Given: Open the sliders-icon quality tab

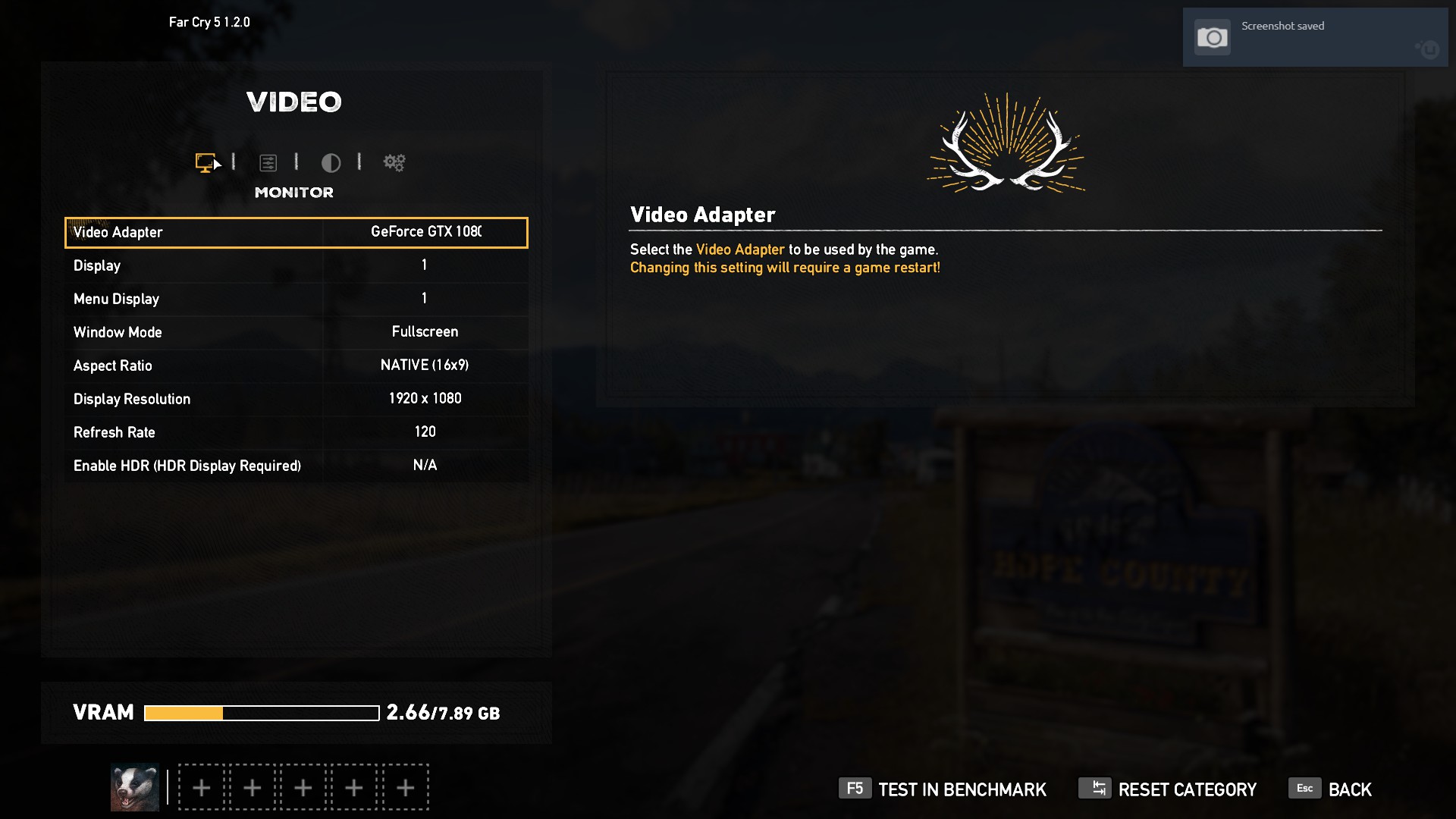Looking at the screenshot, I should [x=268, y=162].
